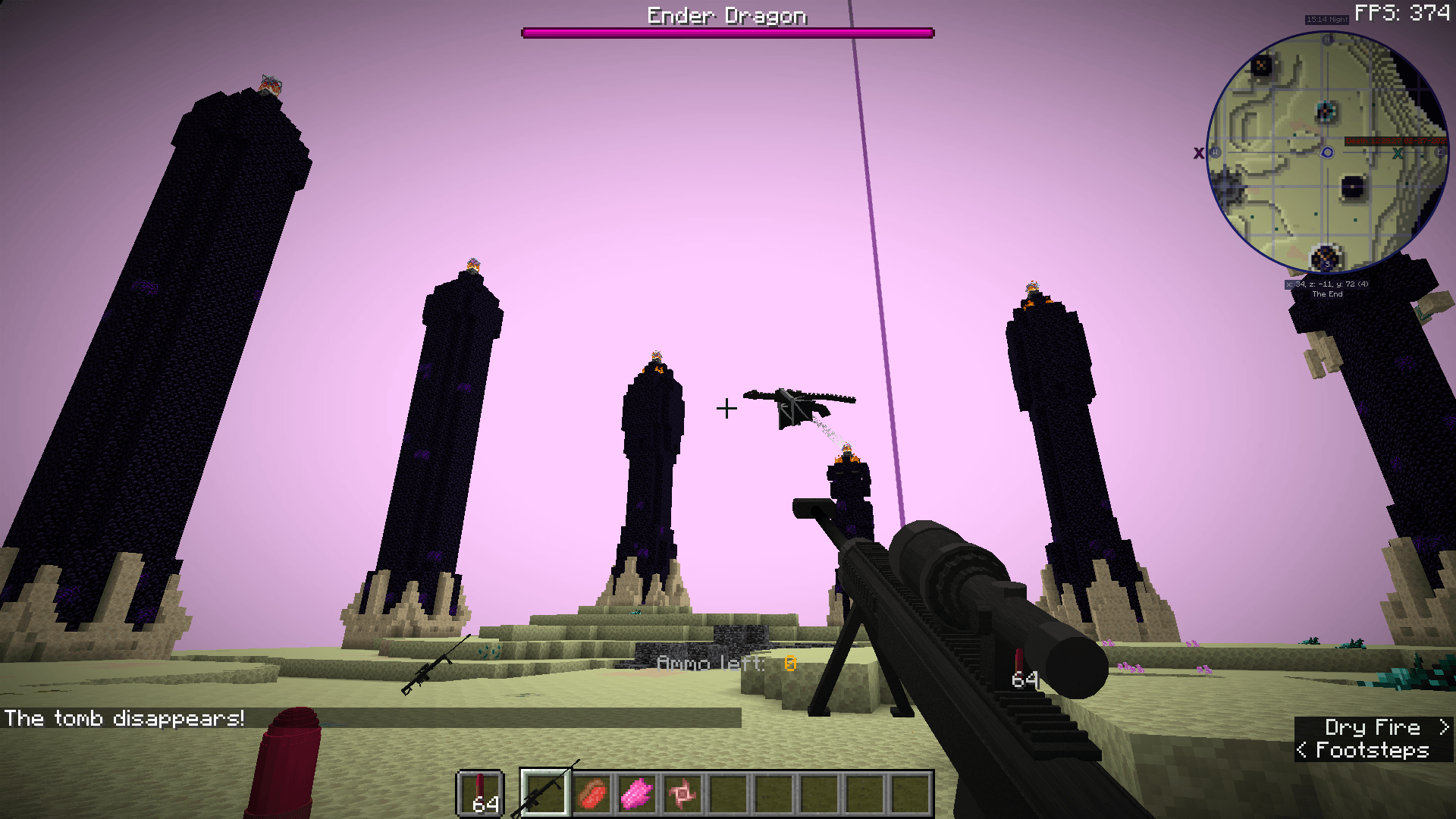Click the player arrow at the minimap center

[1326, 152]
